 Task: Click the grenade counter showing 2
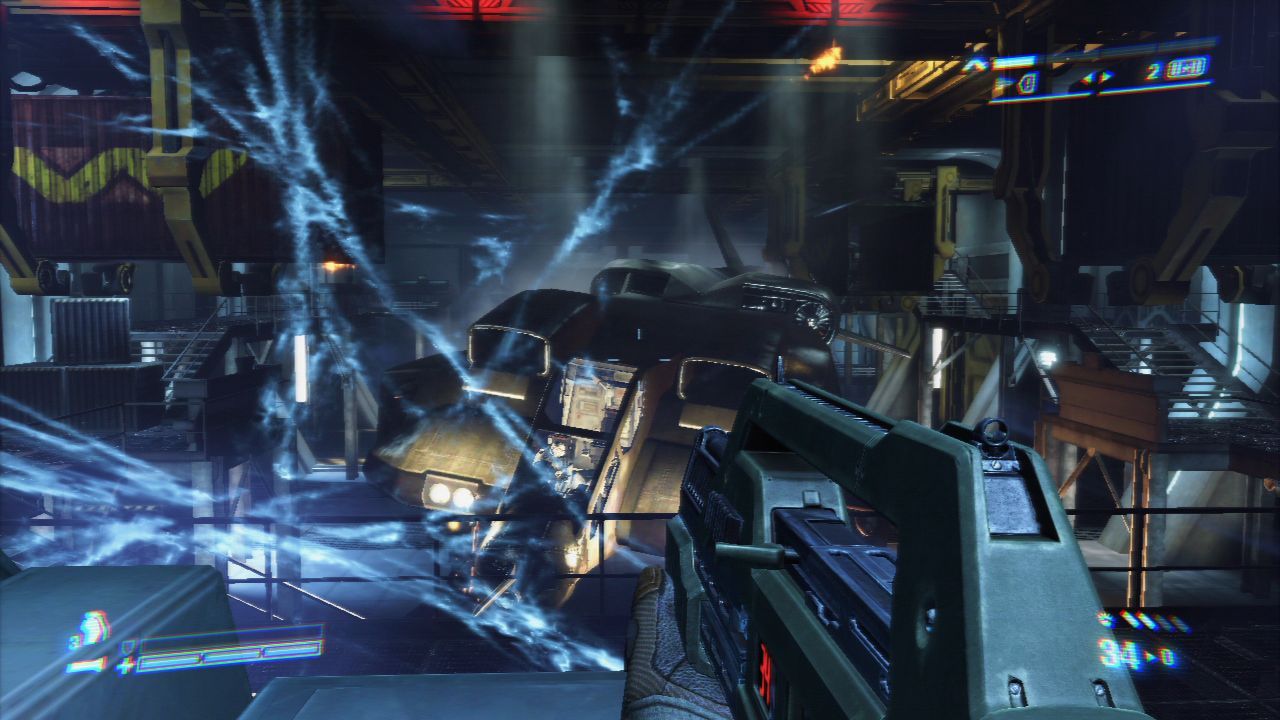coord(1152,70)
